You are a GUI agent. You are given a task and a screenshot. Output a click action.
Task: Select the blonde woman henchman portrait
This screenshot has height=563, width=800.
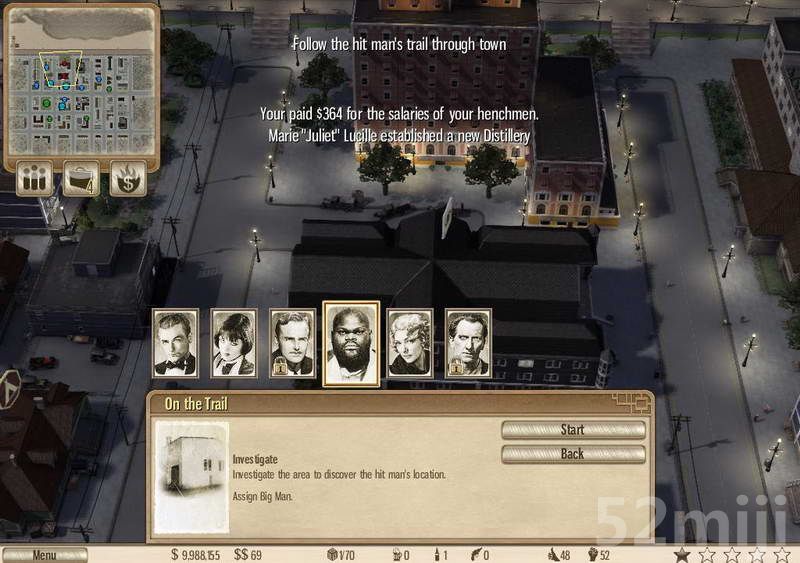tap(410, 343)
